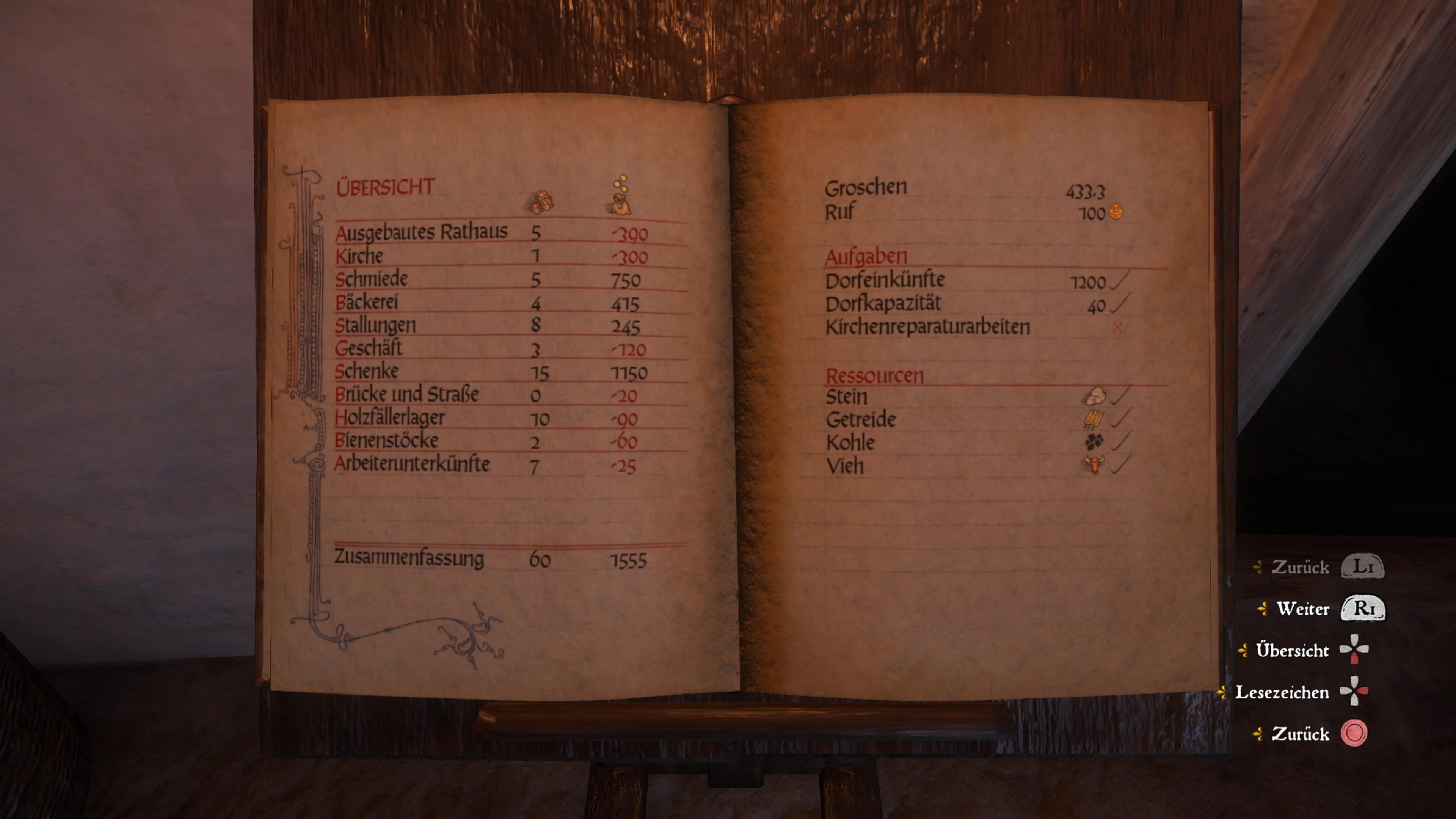Select the Schenke building row
Image resolution: width=1456 pixels, height=819 pixels.
[367, 371]
